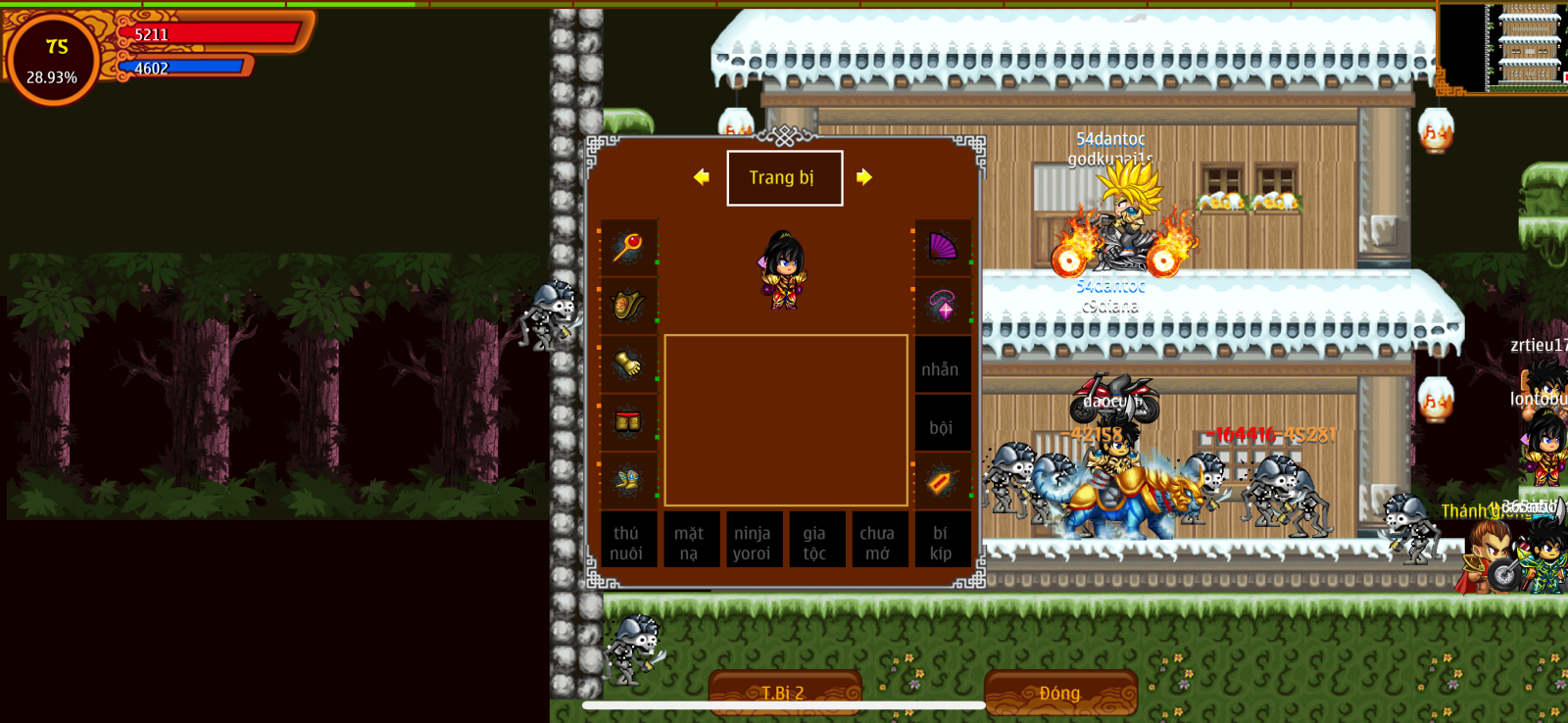Screen dimensions: 1568x723
Task: Select the Trang bị tab header
Action: [784, 178]
